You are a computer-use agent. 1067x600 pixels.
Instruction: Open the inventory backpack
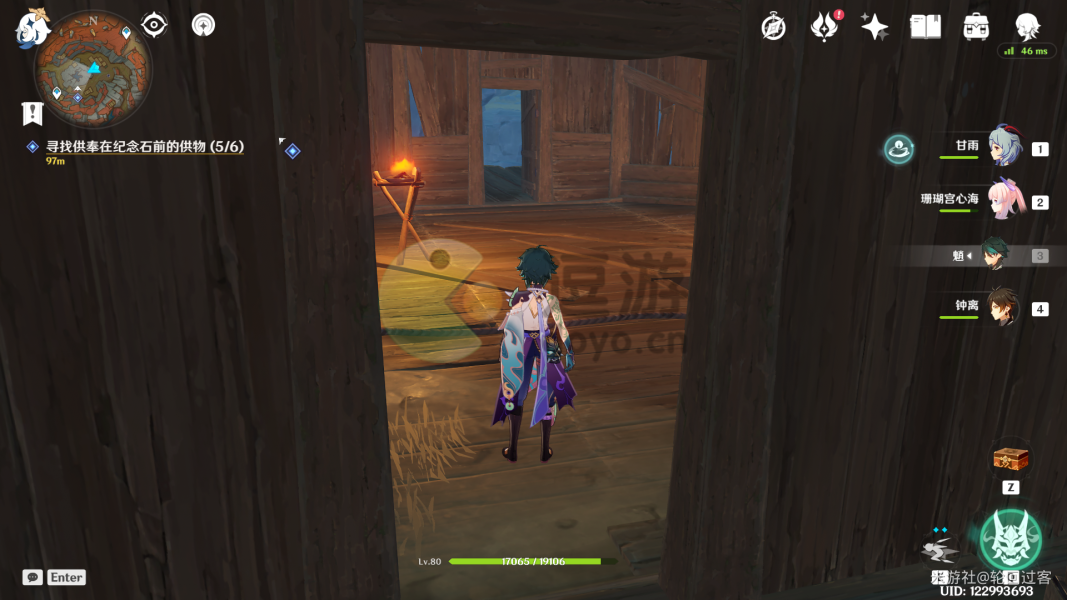click(976, 27)
